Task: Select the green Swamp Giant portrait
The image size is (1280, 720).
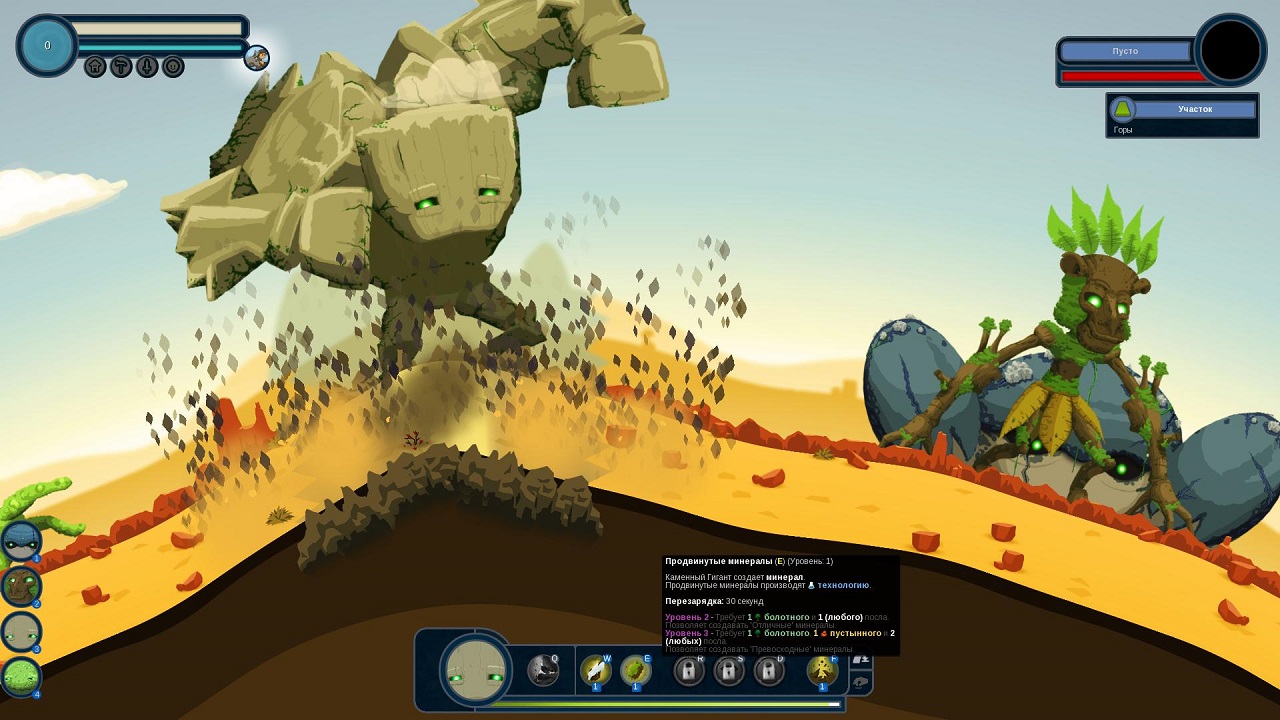Action: 21,676
